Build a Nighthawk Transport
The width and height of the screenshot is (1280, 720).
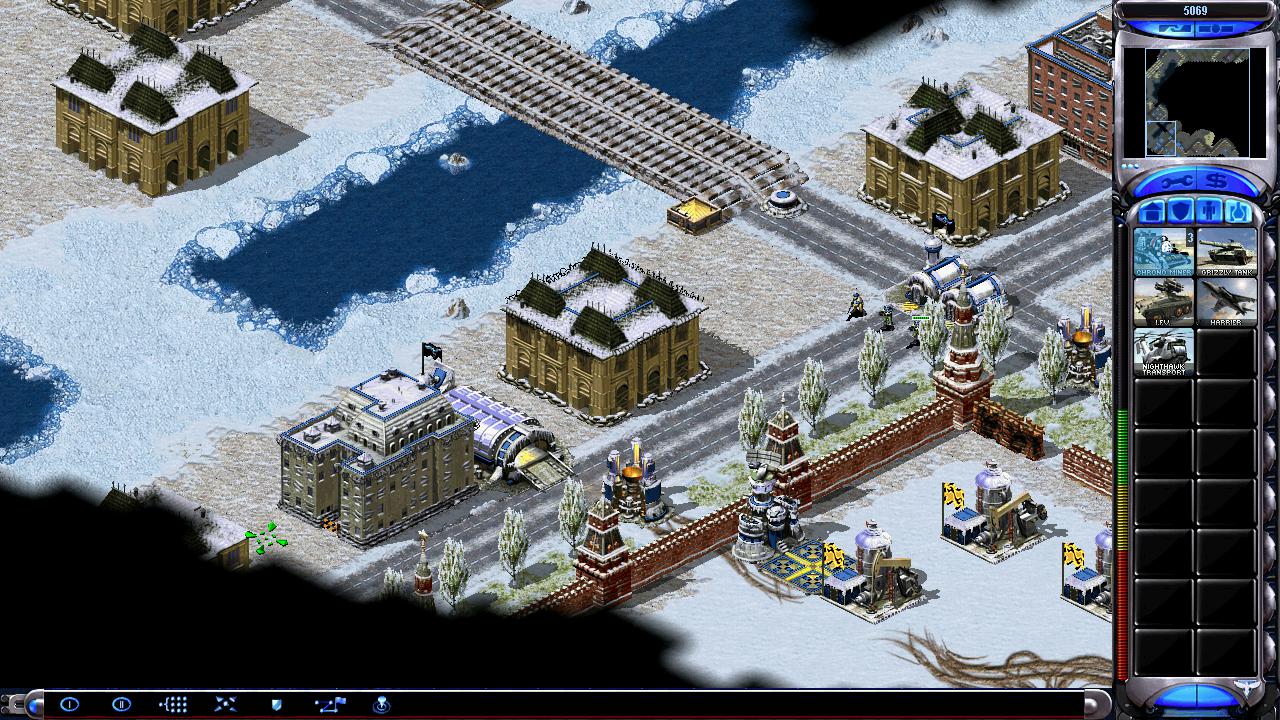point(1163,352)
